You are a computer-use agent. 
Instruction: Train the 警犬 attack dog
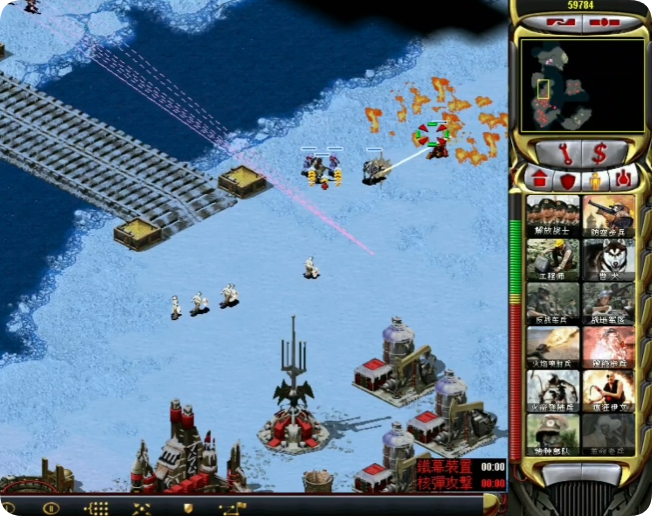pos(608,259)
